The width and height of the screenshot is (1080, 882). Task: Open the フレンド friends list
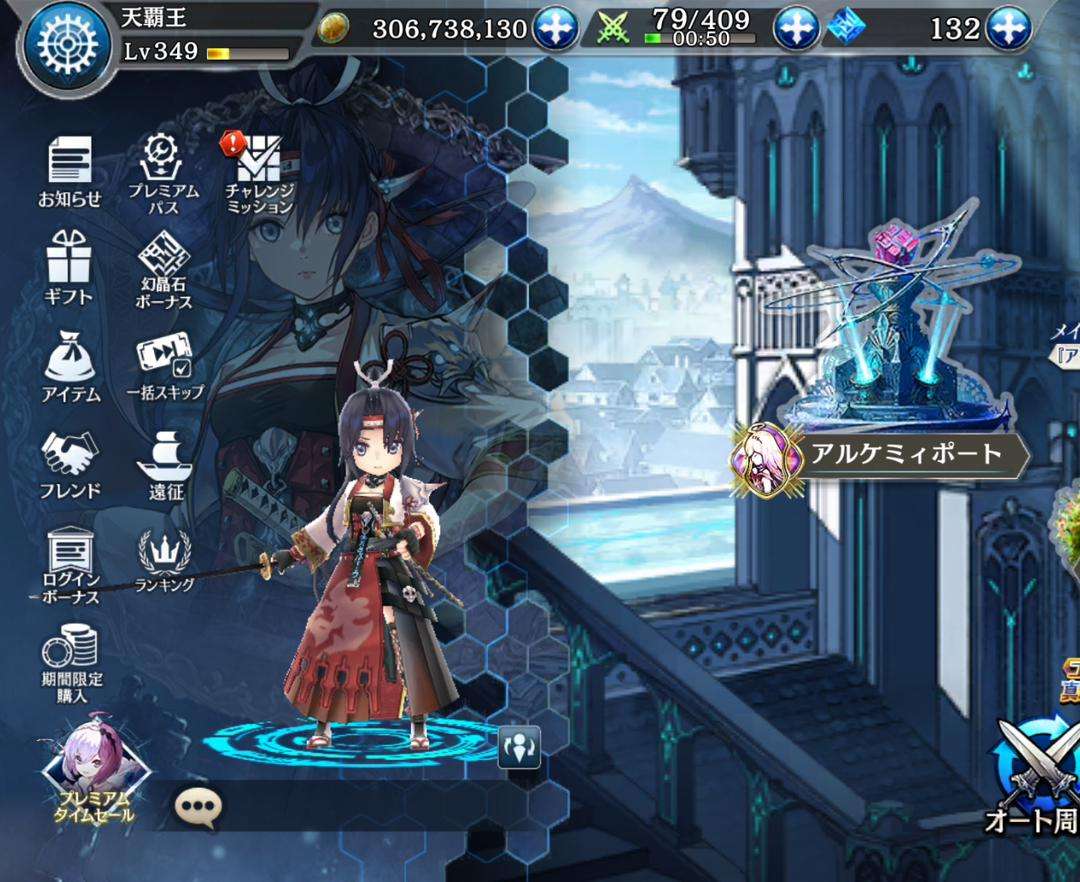coord(70,463)
